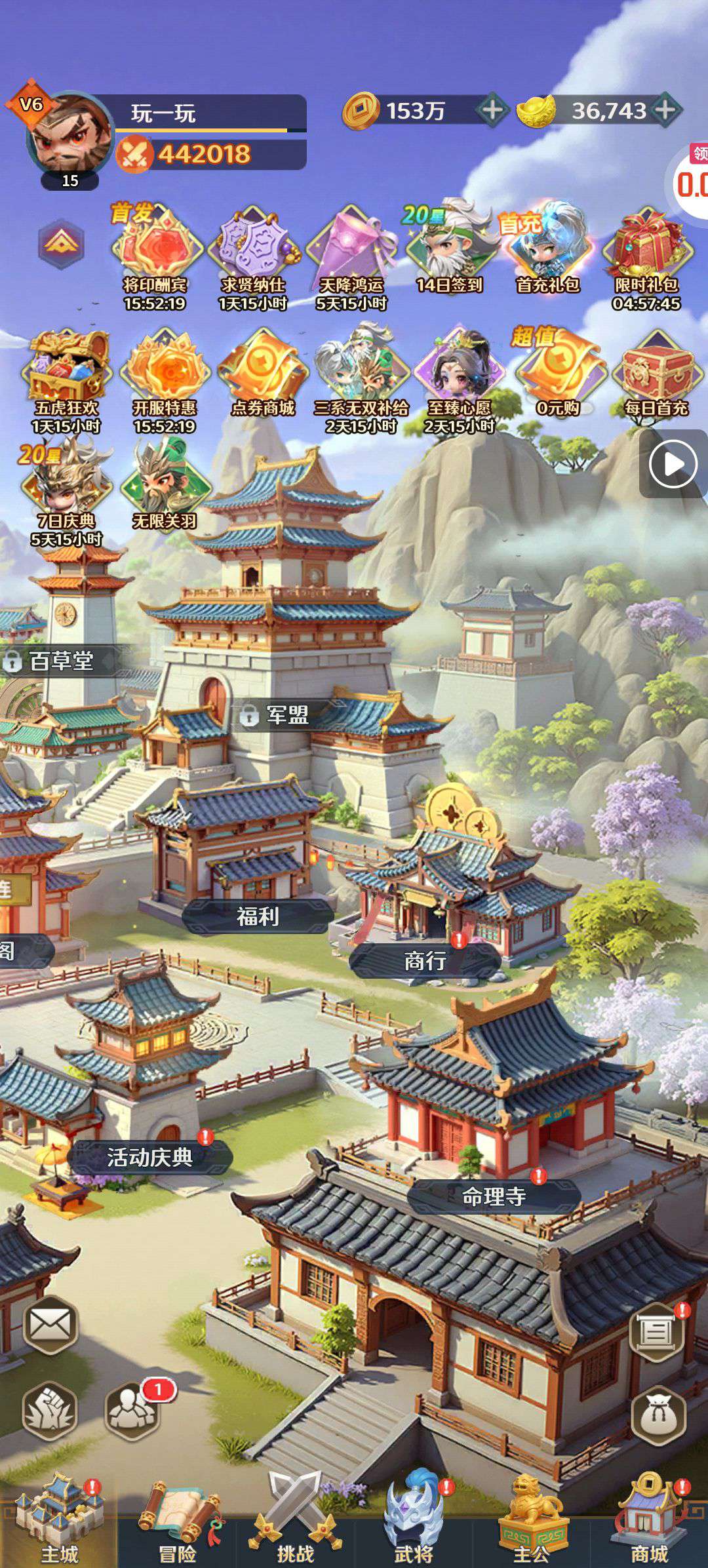Open the 活动庆典 event celebration
708x1568 pixels.
click(149, 1157)
